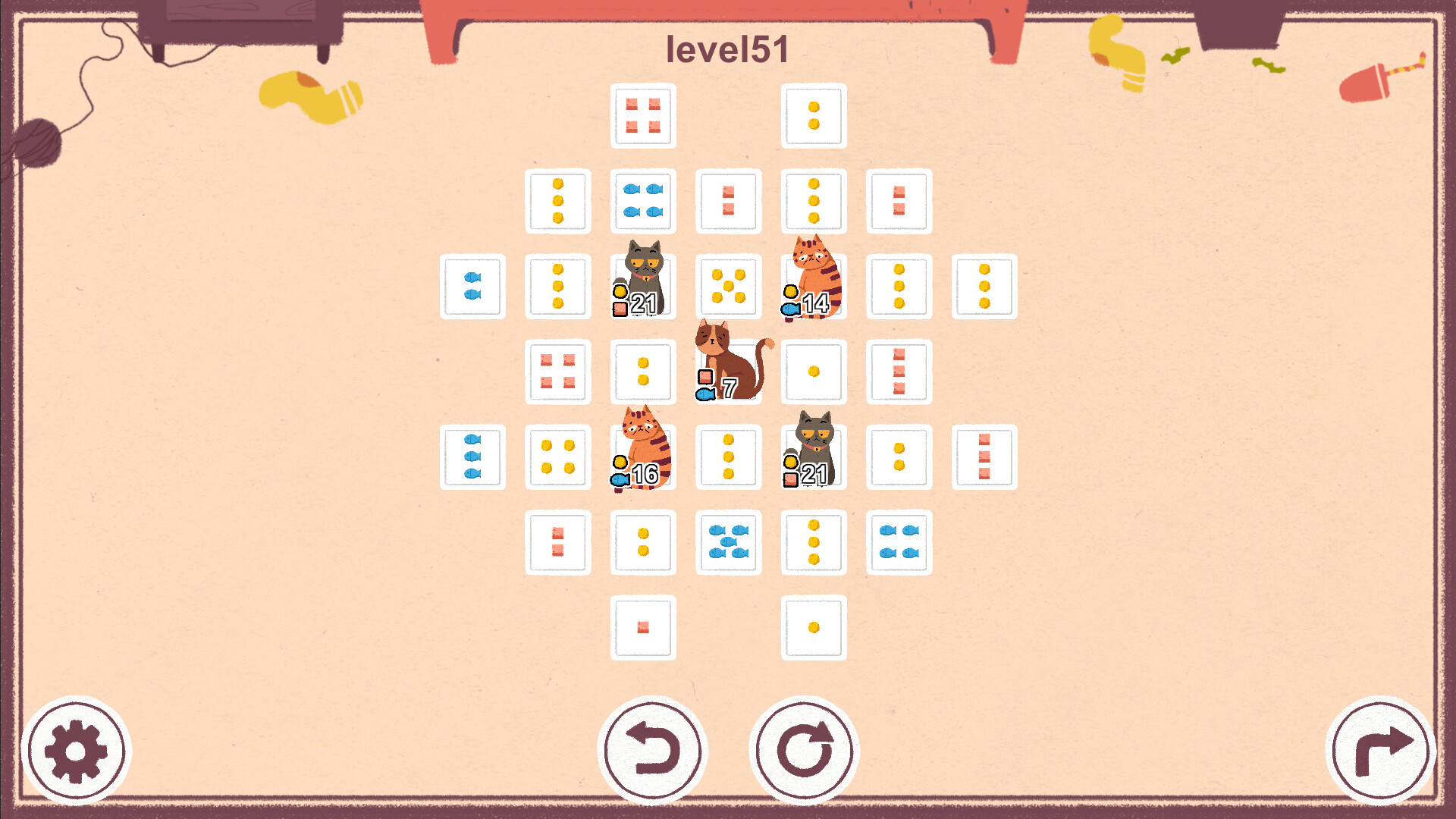This screenshot has height=819, width=1456.
Task: Click the restart level icon
Action: click(x=806, y=749)
